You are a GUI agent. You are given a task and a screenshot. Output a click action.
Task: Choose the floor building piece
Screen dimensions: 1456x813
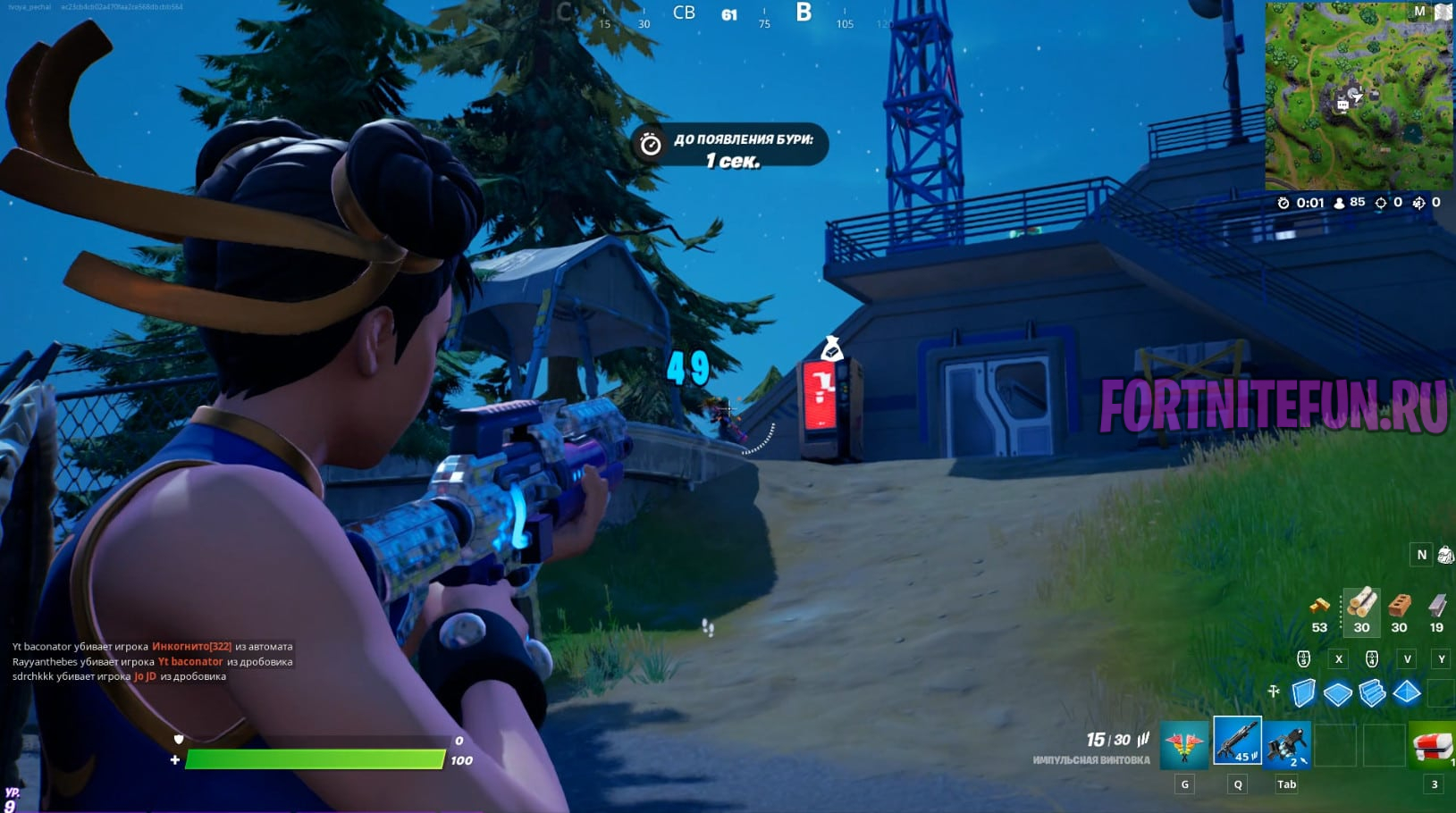click(x=1338, y=693)
